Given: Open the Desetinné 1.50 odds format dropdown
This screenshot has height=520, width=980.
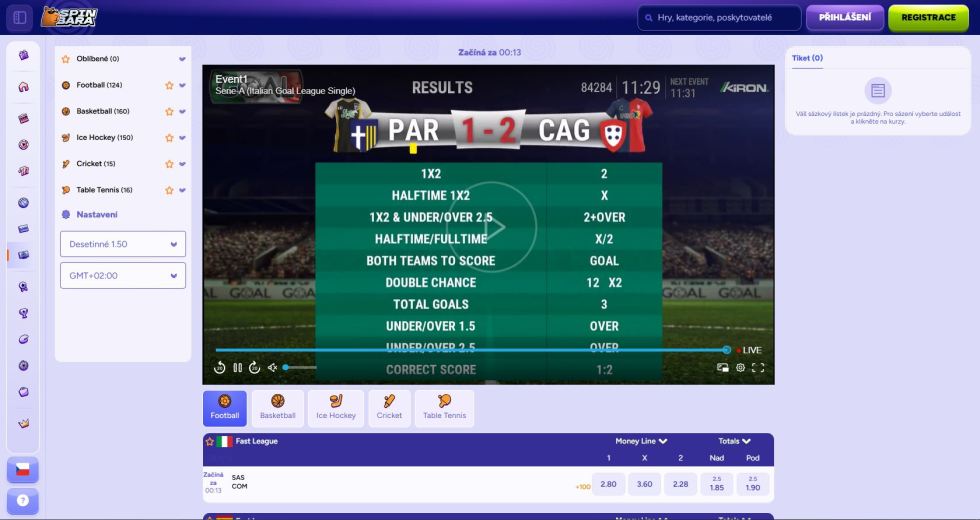Looking at the screenshot, I should (x=123, y=244).
